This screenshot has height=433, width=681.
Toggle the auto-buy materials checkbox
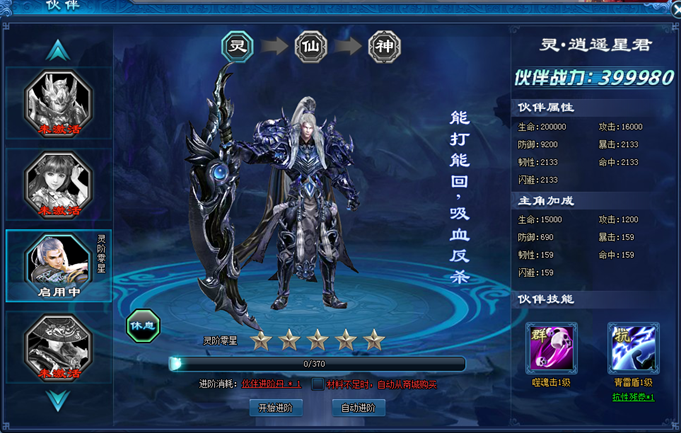(318, 384)
